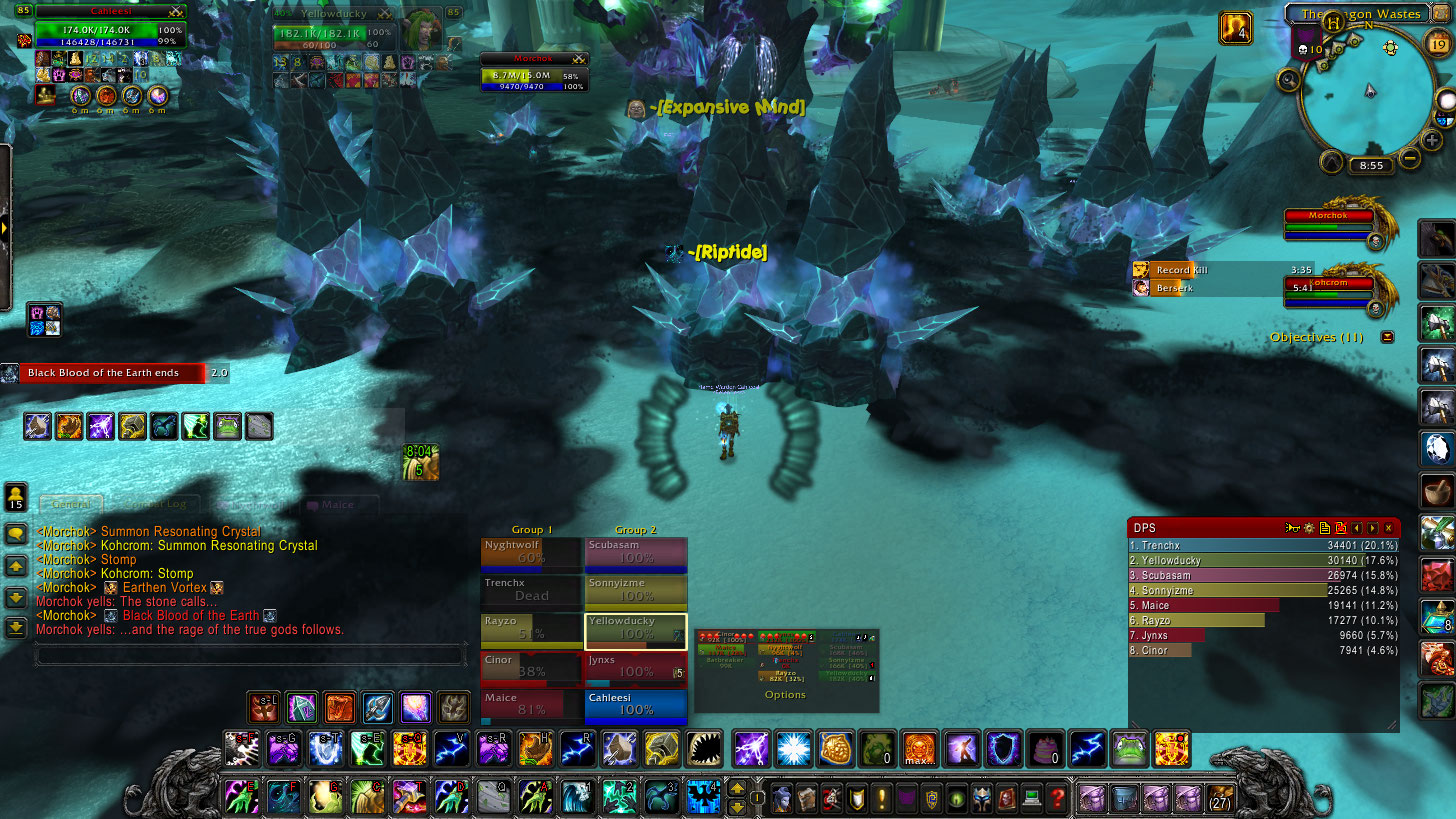This screenshot has width=1456, height=819.
Task: Open the backpack showing 27 free slots
Action: pos(1220,798)
